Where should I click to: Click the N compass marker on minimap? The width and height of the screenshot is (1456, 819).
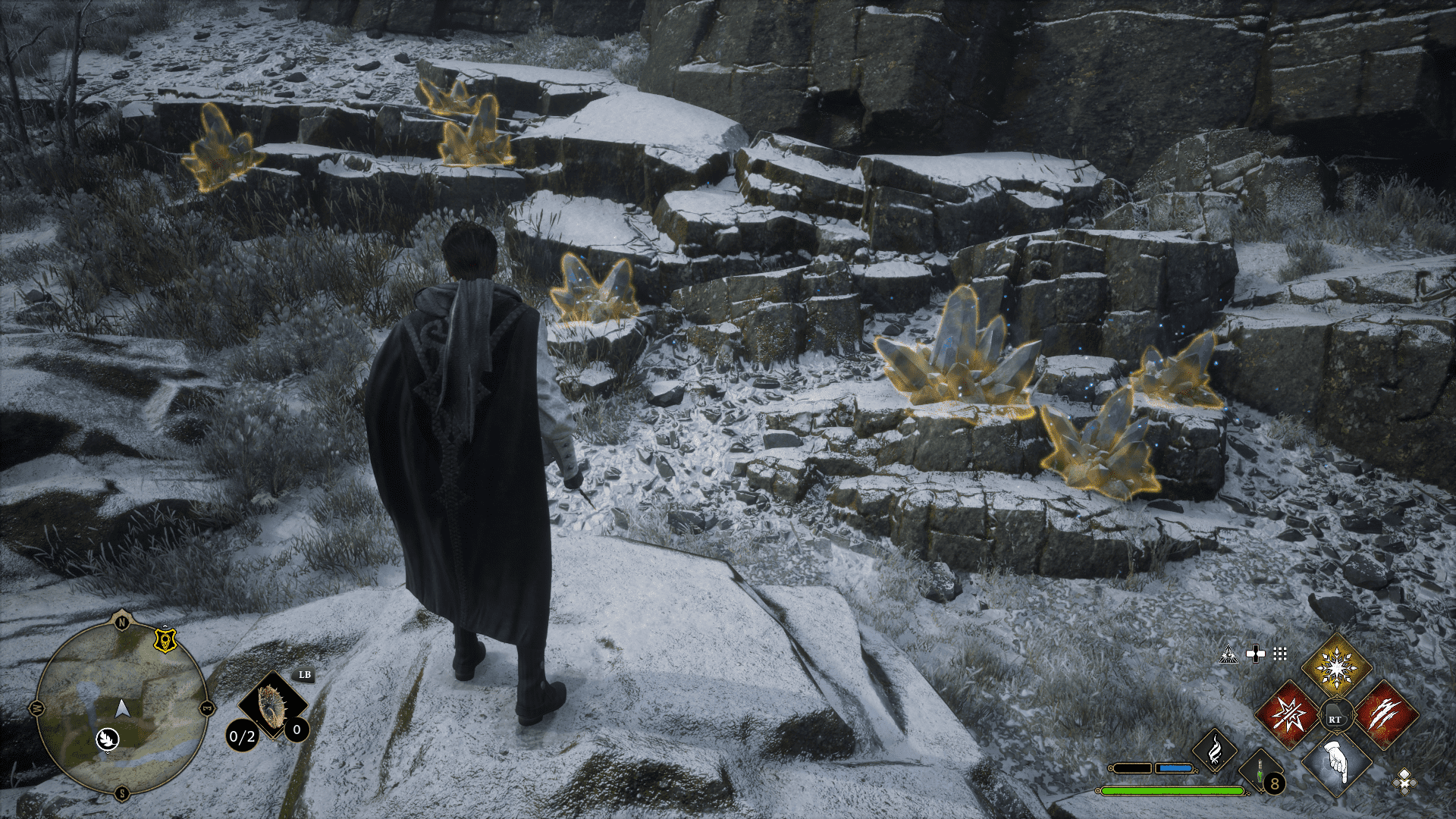pos(121,621)
